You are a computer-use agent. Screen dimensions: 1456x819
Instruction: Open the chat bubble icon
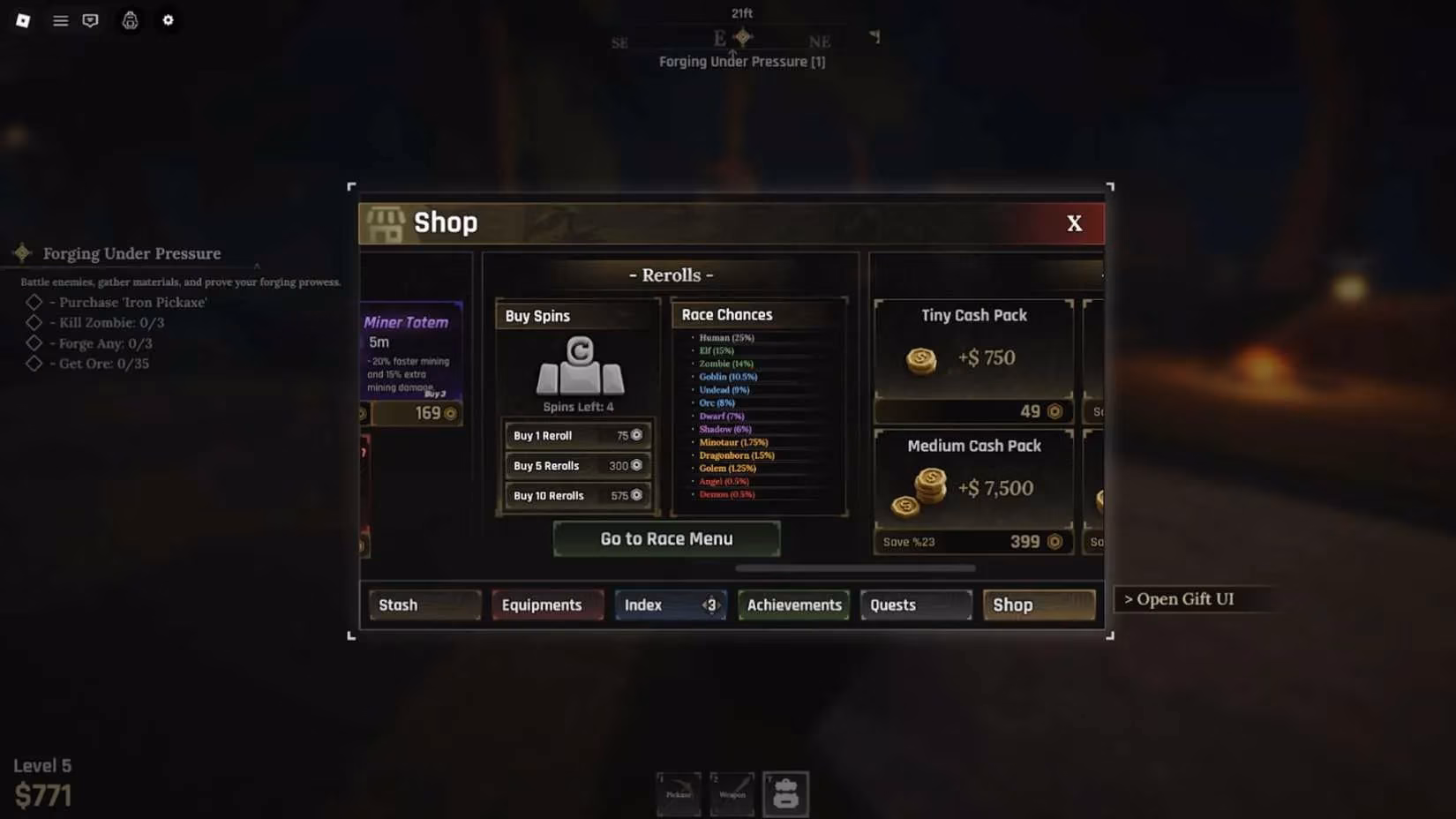pos(89,20)
